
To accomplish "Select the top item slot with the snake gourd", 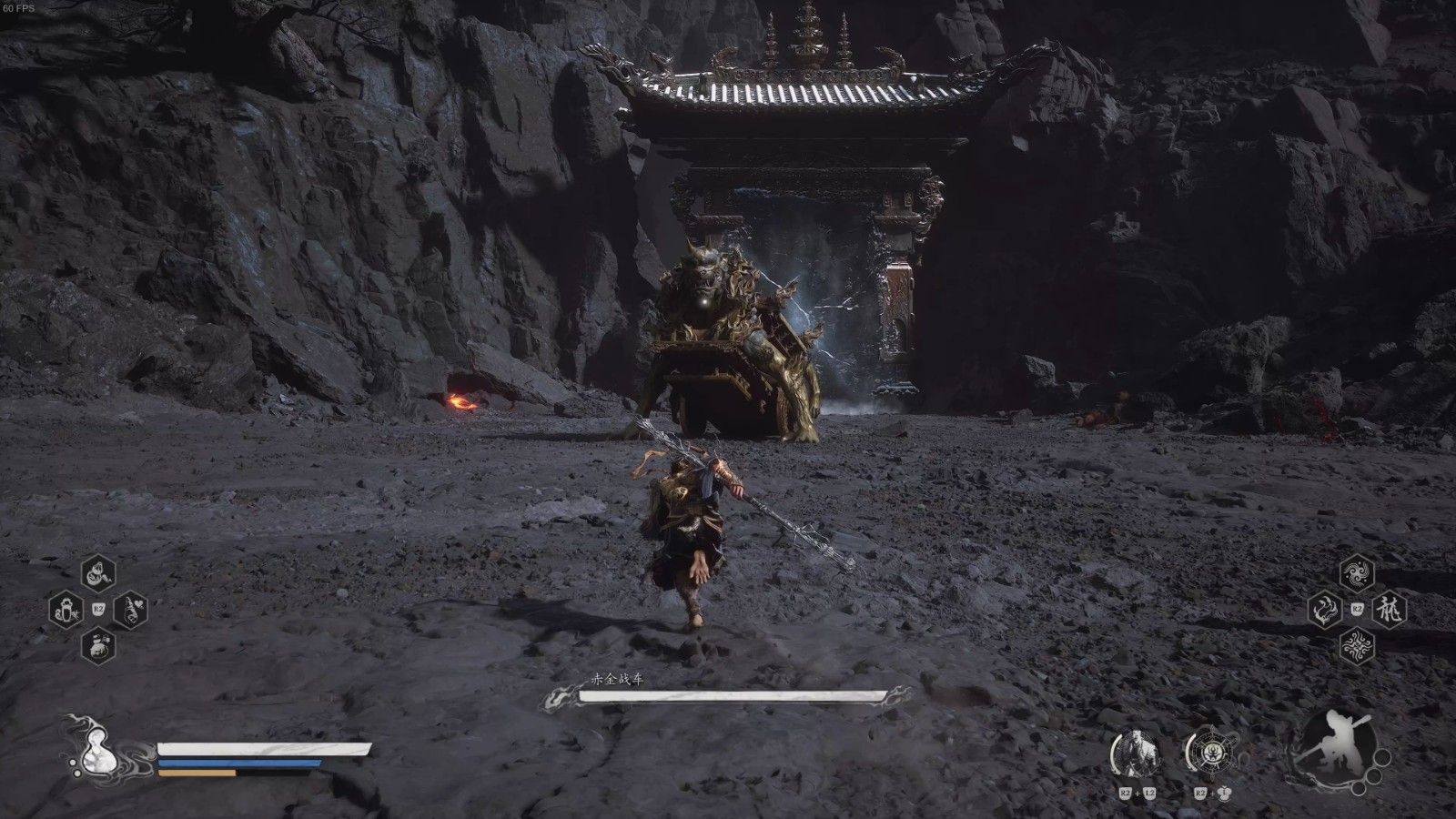I will click(97, 574).
